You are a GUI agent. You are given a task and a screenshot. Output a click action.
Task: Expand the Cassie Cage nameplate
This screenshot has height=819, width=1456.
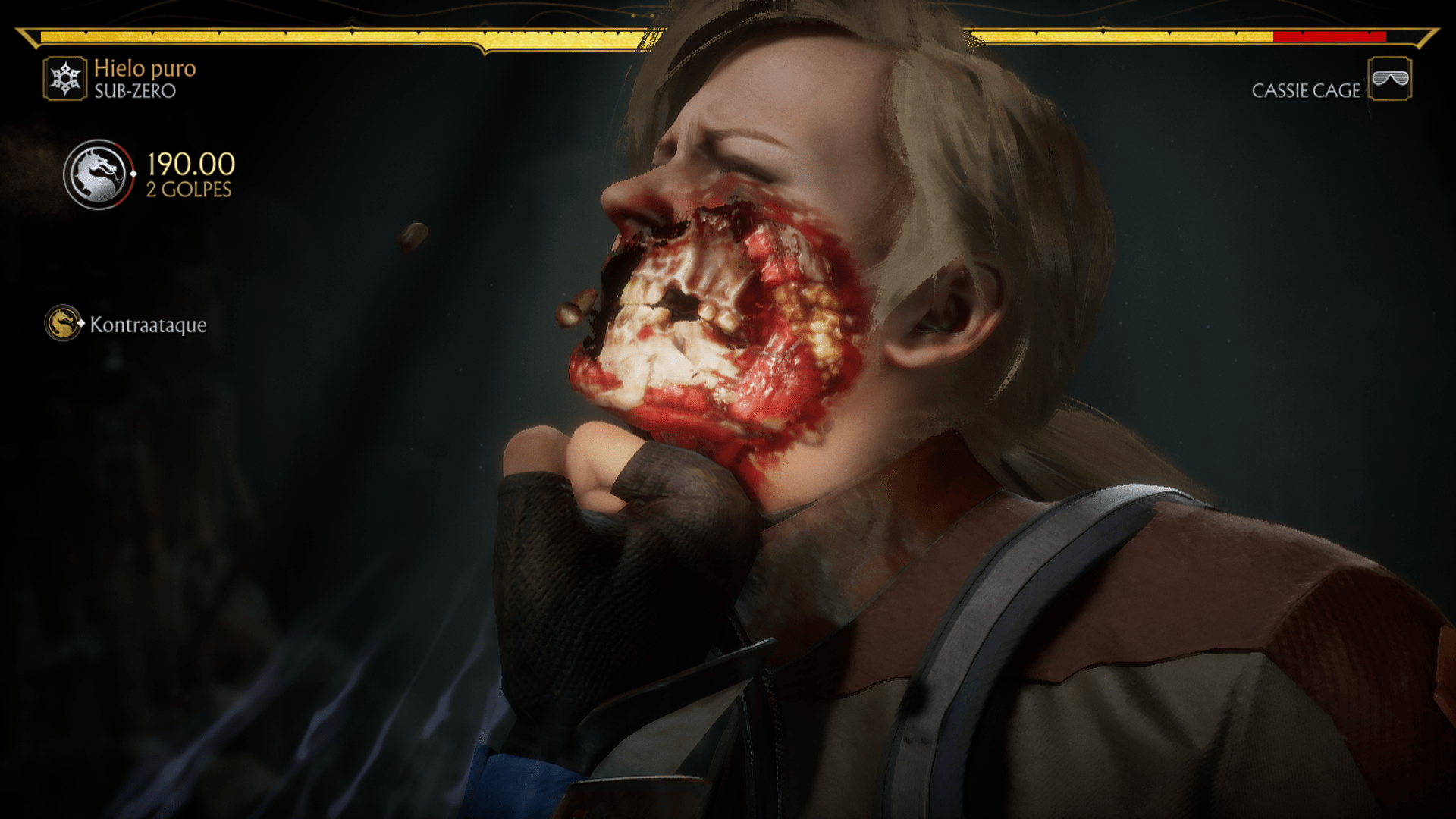(x=1307, y=91)
